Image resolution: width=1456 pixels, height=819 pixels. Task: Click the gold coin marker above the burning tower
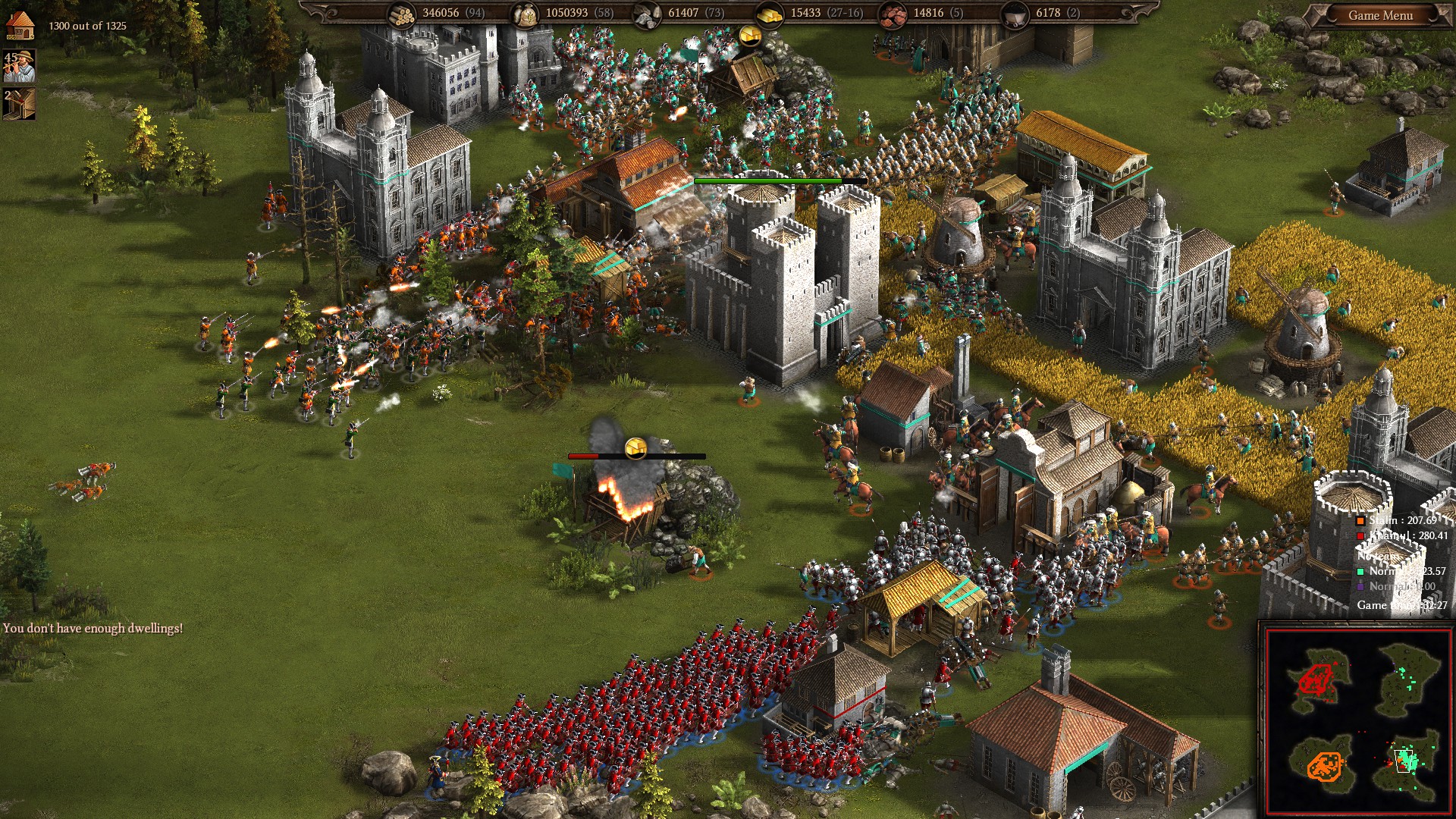(635, 447)
